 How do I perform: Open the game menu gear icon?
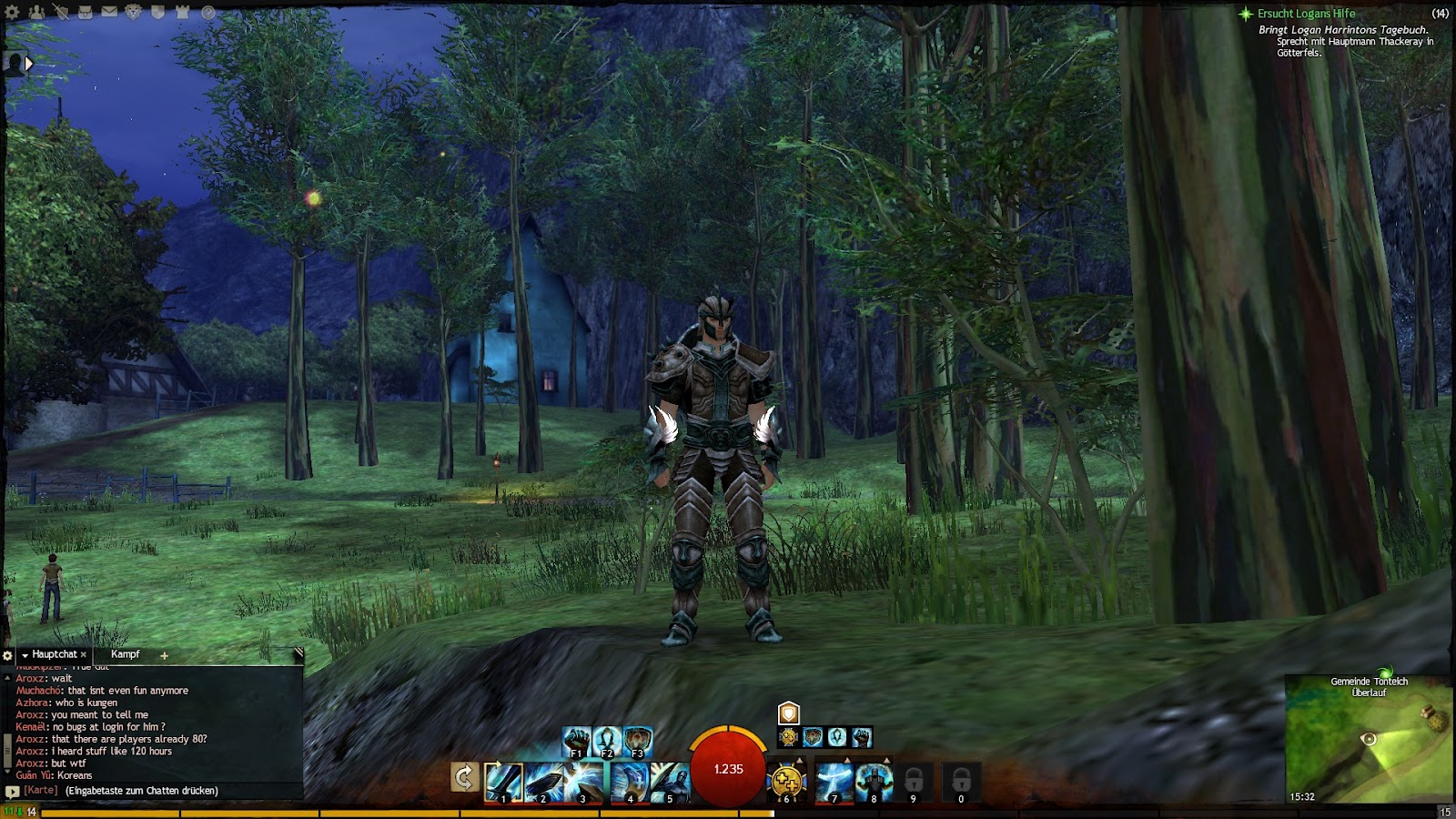tap(12, 13)
